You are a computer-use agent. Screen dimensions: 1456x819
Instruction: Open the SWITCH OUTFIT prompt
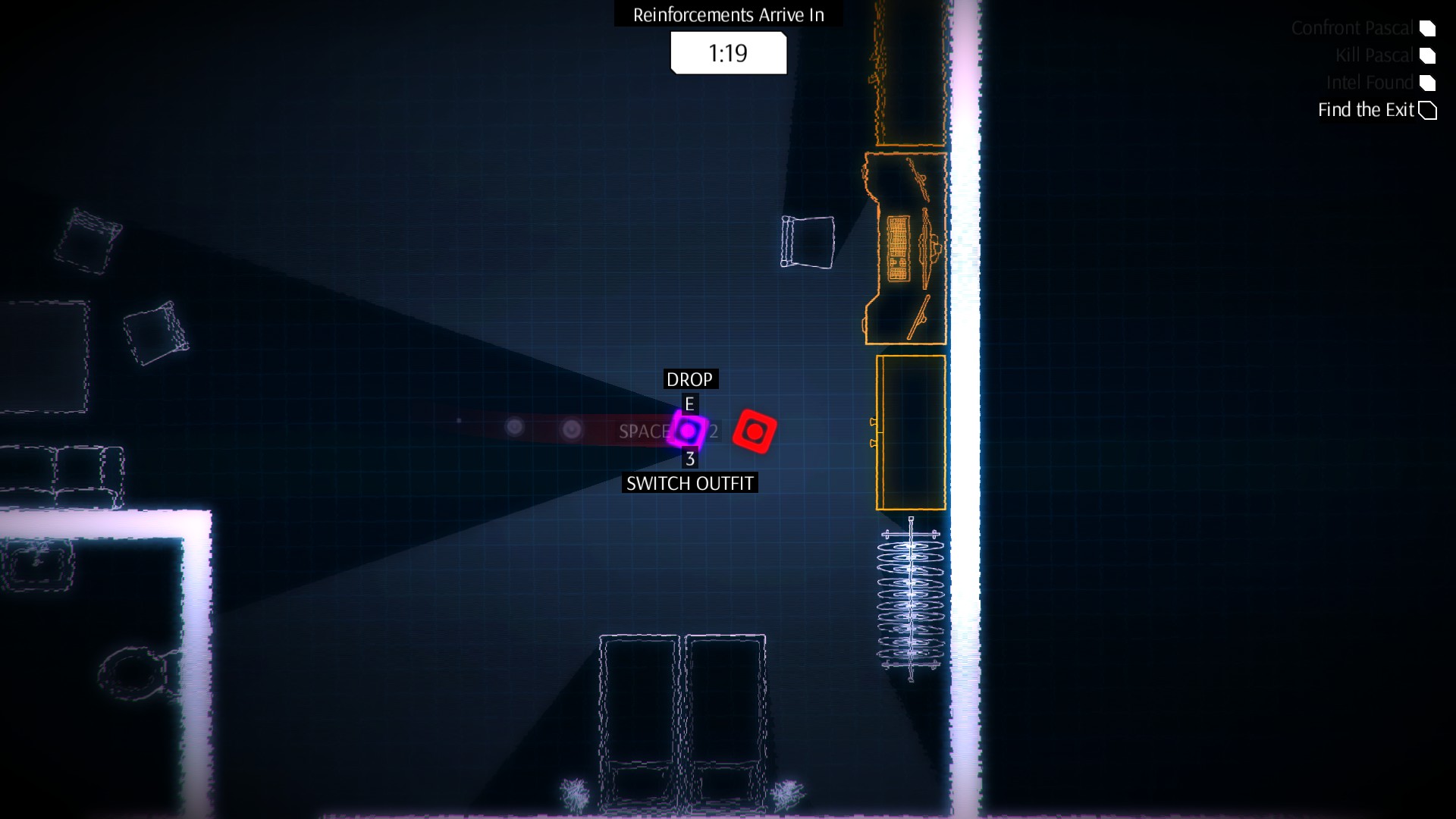pos(689,482)
